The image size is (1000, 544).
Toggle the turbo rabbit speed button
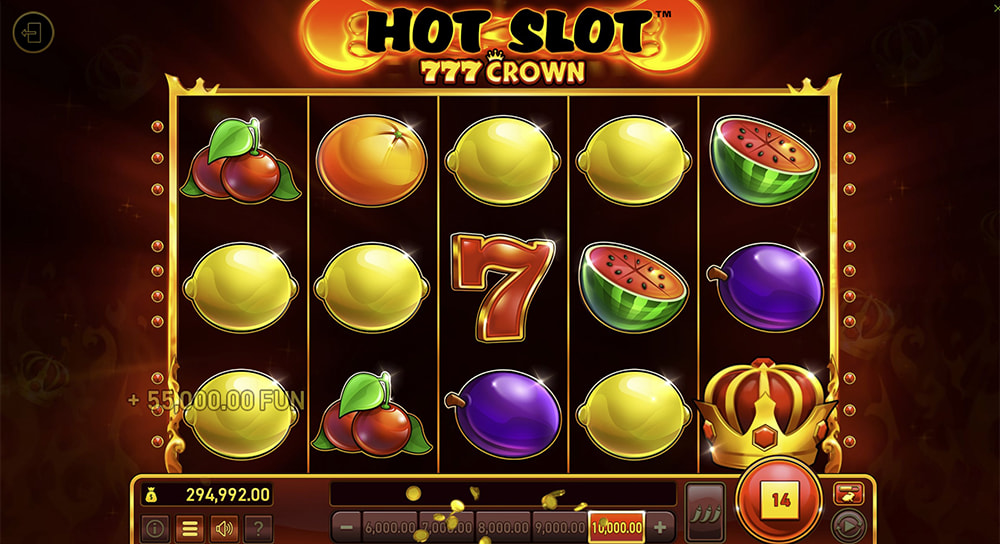pos(848,492)
